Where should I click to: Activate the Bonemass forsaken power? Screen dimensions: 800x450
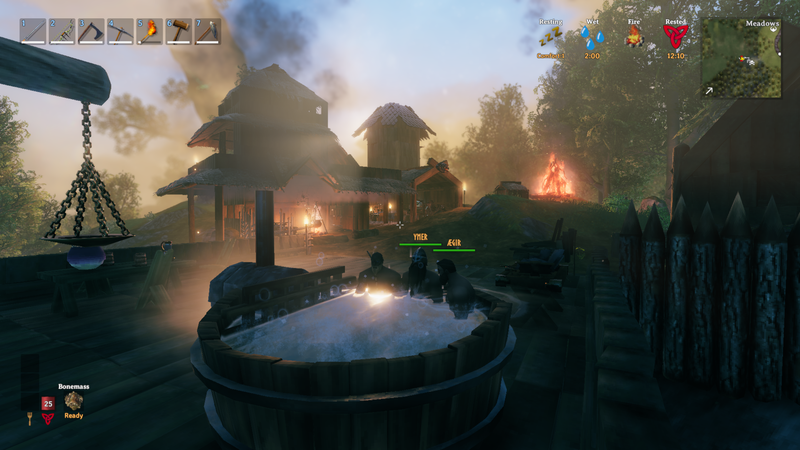click(74, 401)
